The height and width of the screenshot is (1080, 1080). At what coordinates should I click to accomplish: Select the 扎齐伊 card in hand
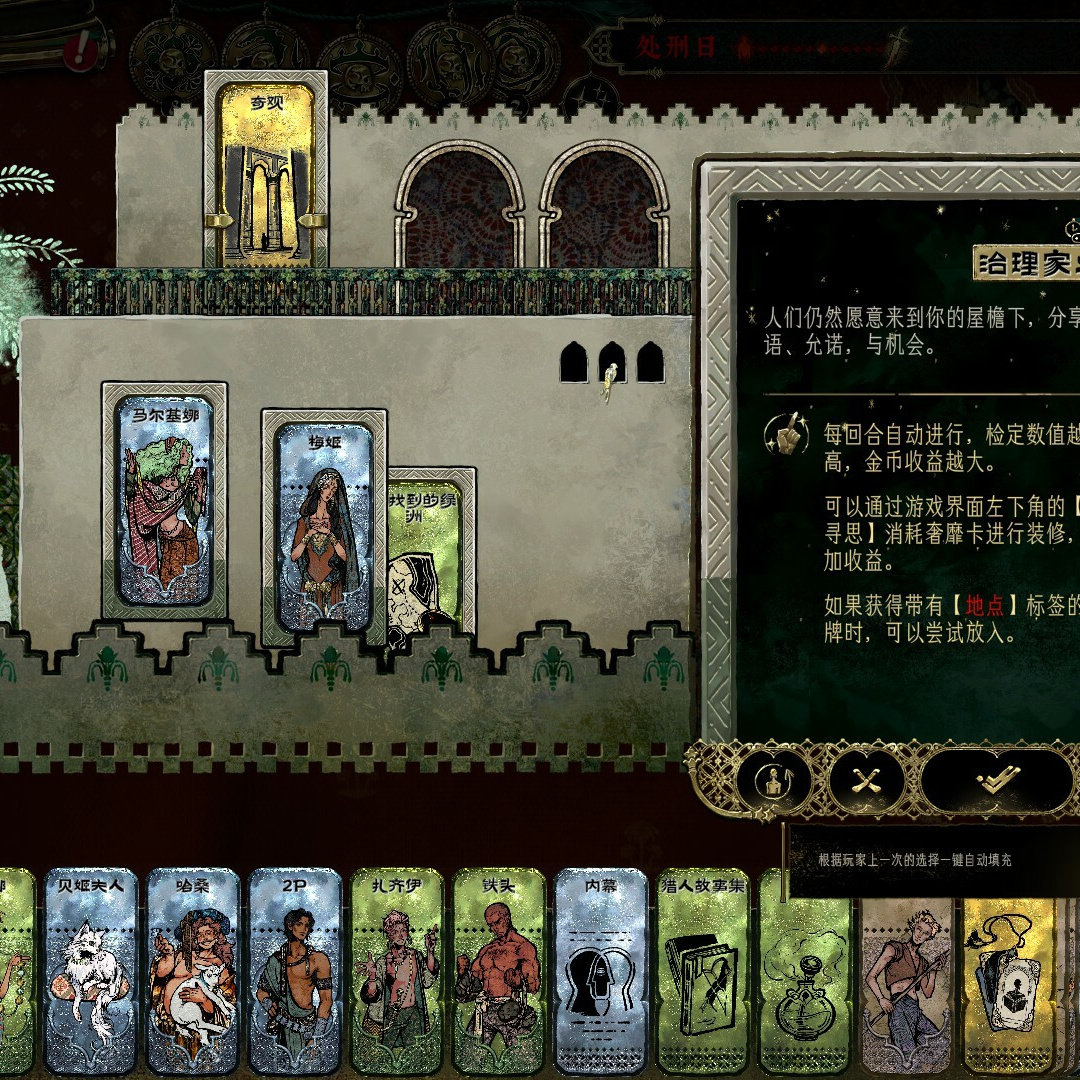[397, 969]
